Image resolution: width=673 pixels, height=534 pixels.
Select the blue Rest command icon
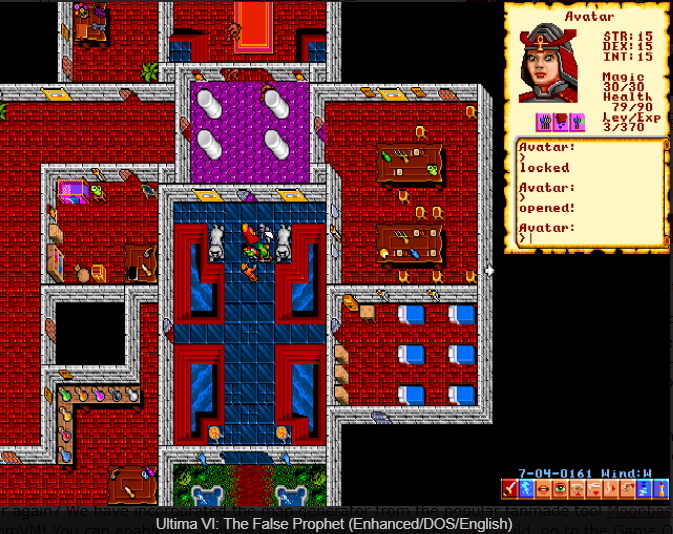(642, 489)
